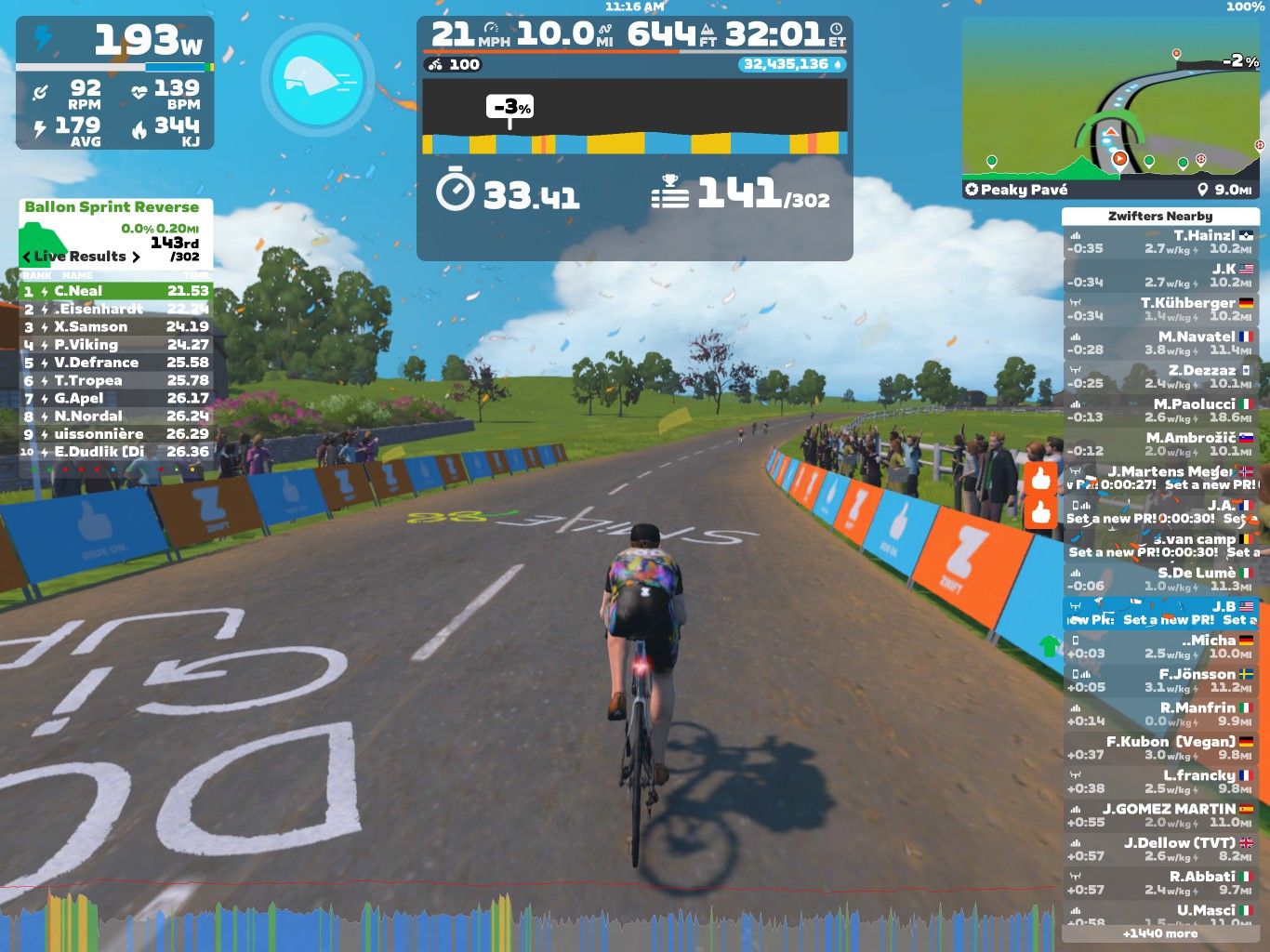Go to next Live Results page
1270x952 pixels.
136,258
